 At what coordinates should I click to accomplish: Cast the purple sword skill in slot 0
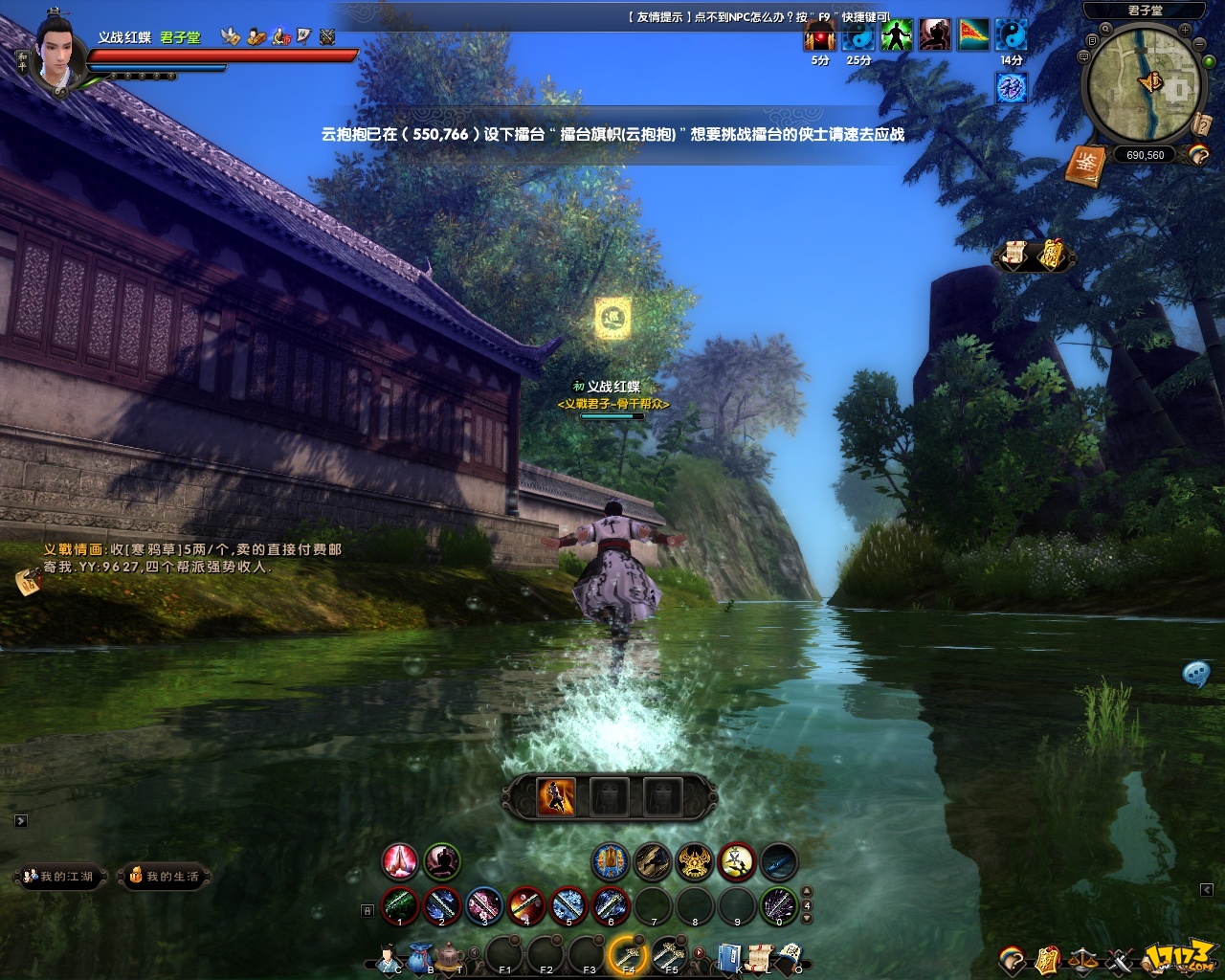(x=778, y=905)
